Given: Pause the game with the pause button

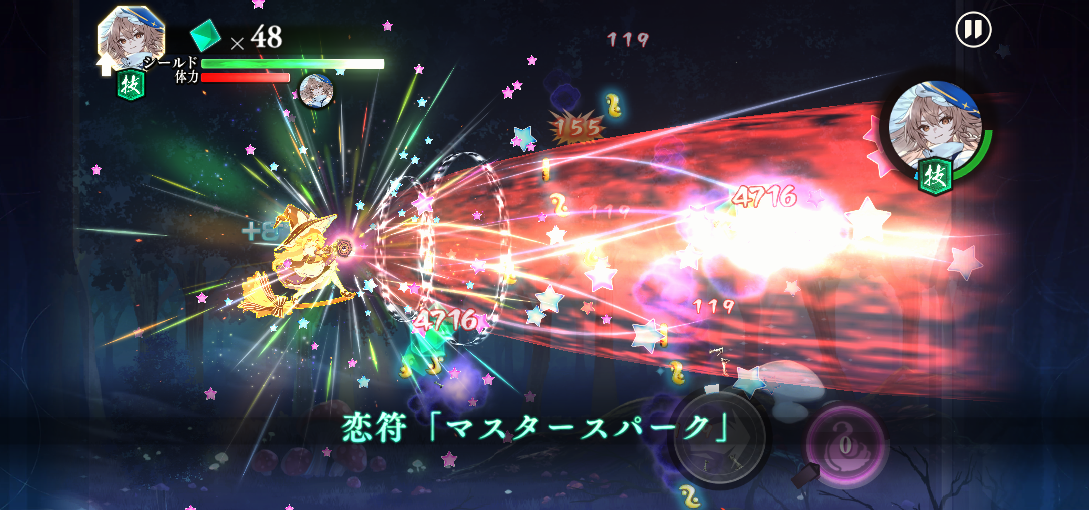Looking at the screenshot, I should tap(972, 29).
